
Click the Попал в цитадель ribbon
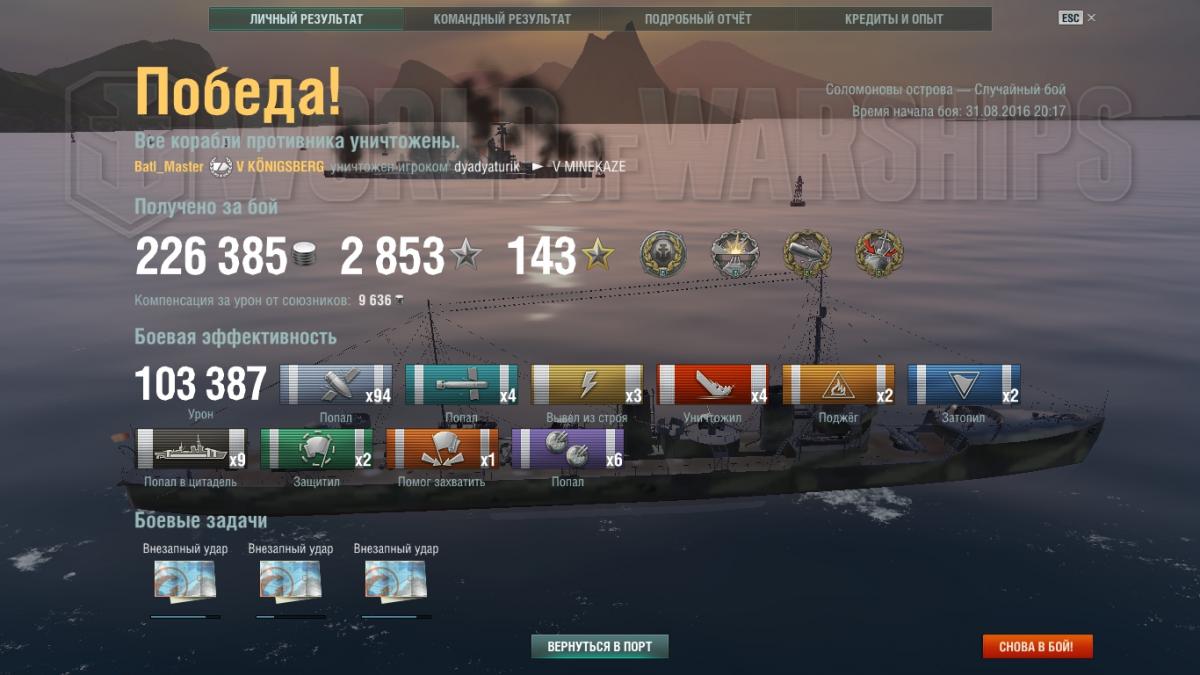(191, 449)
